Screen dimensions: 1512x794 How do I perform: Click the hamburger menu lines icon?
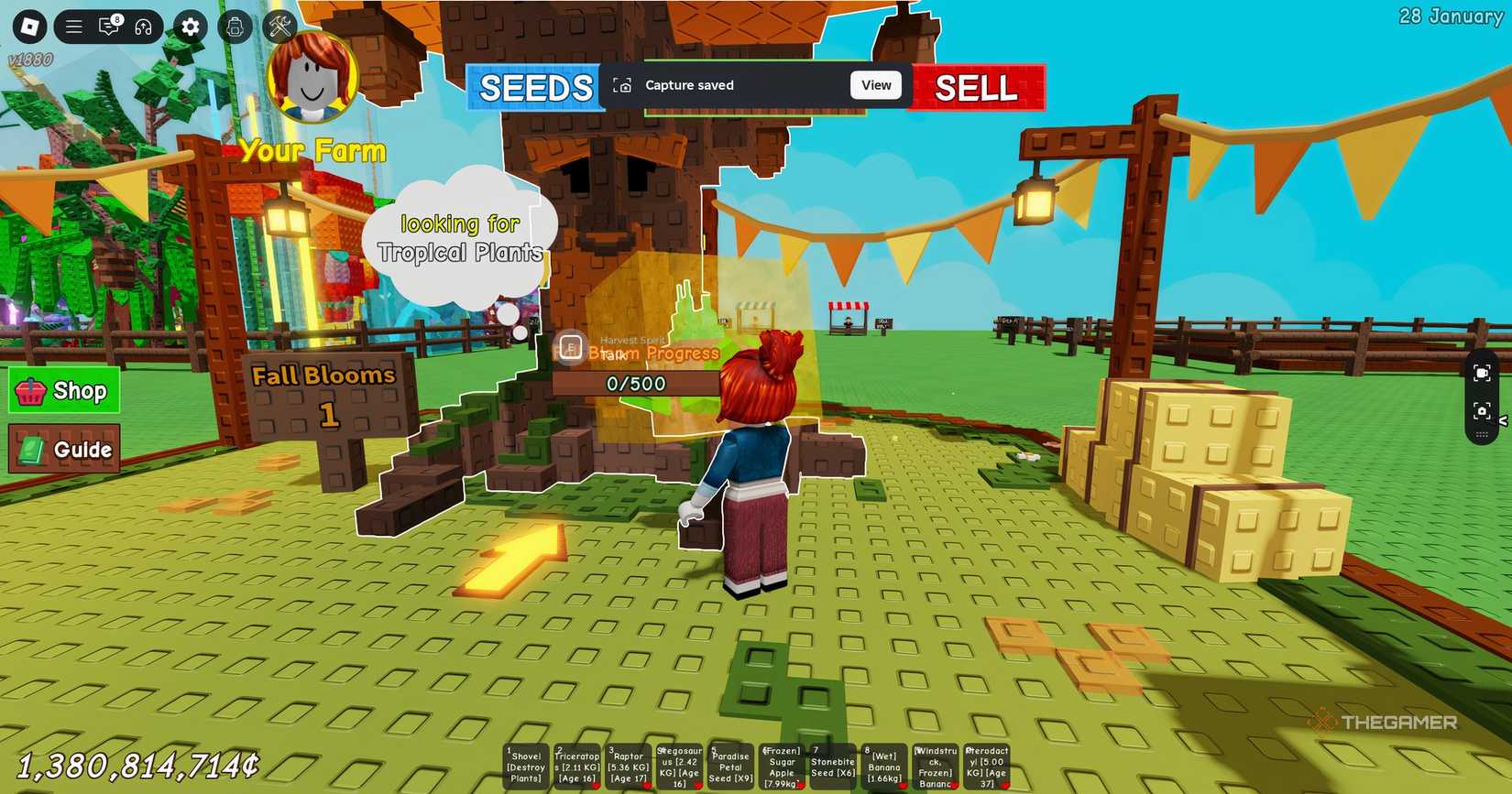73,27
